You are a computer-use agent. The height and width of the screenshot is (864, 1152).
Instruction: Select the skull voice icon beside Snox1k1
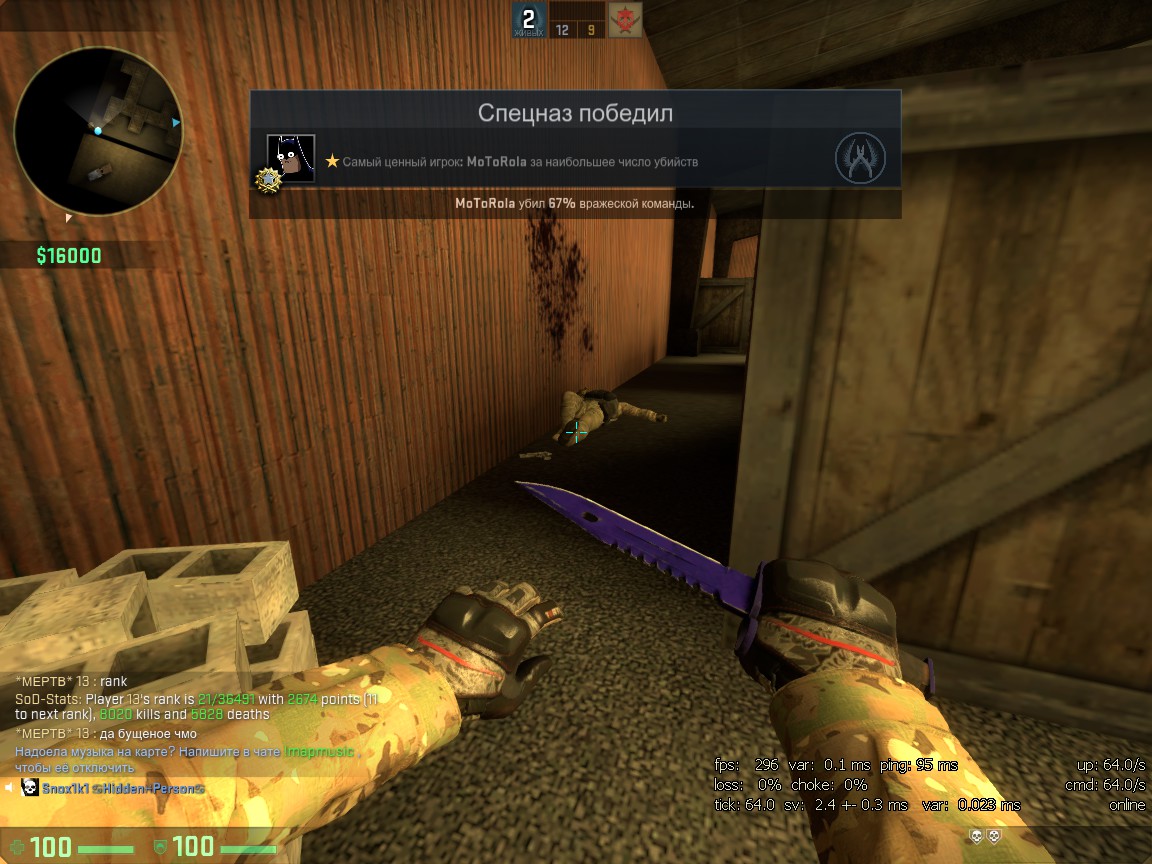point(29,789)
